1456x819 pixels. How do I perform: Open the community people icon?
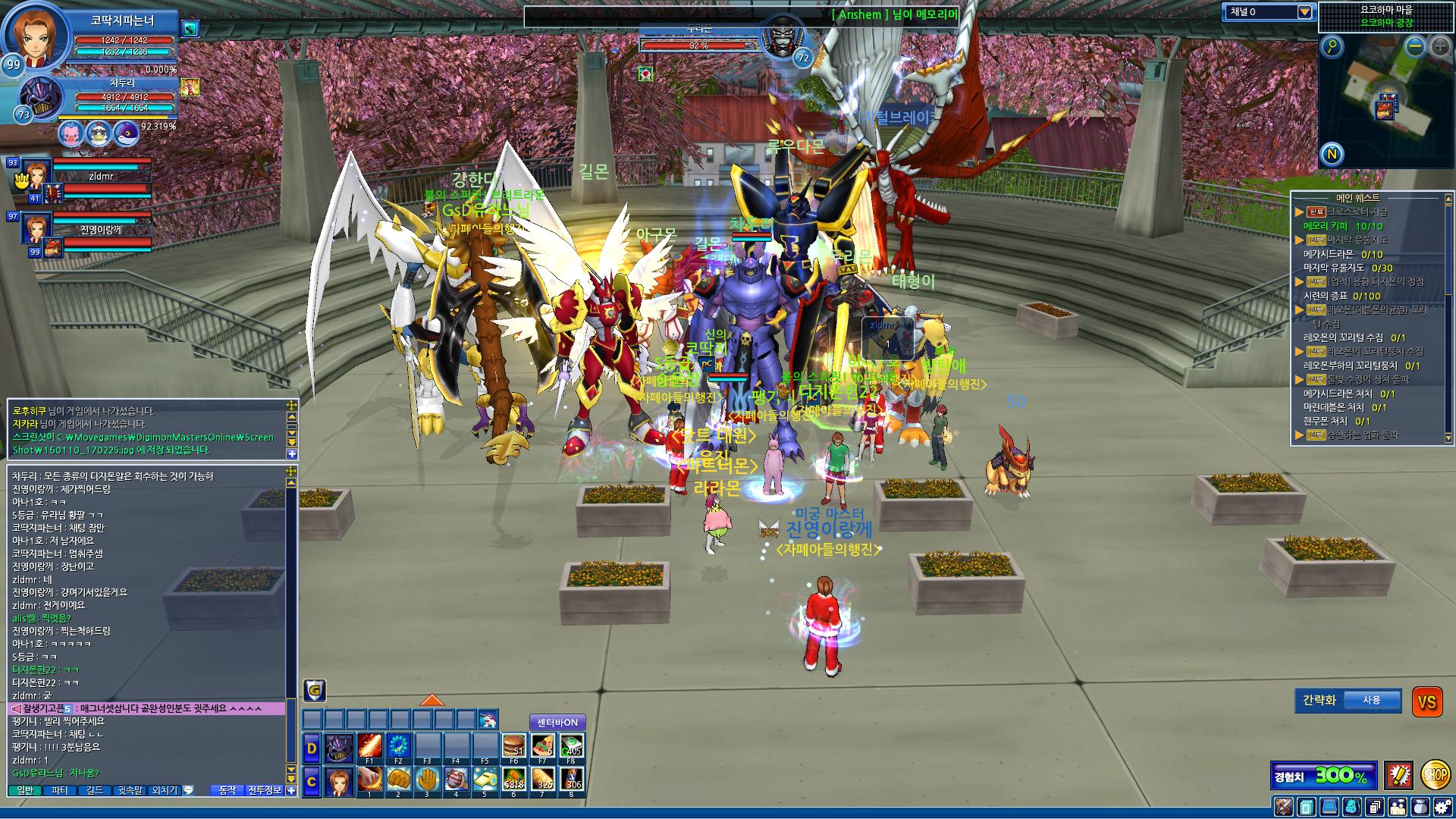(1398, 807)
